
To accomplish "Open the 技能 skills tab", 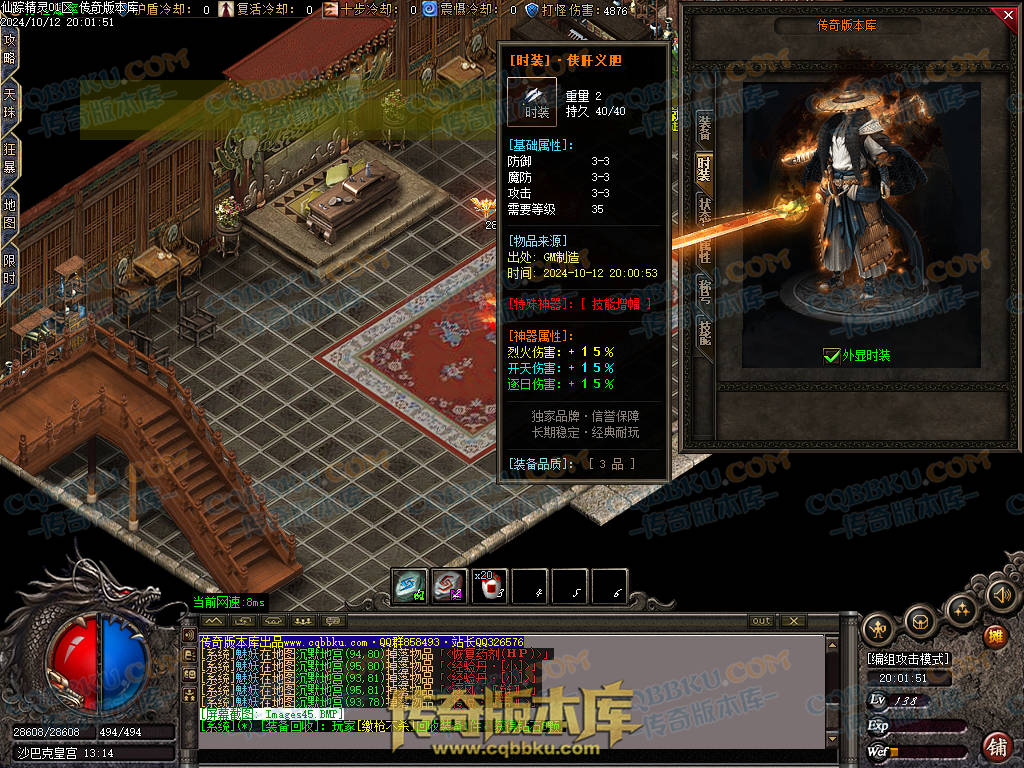I will 705,331.
